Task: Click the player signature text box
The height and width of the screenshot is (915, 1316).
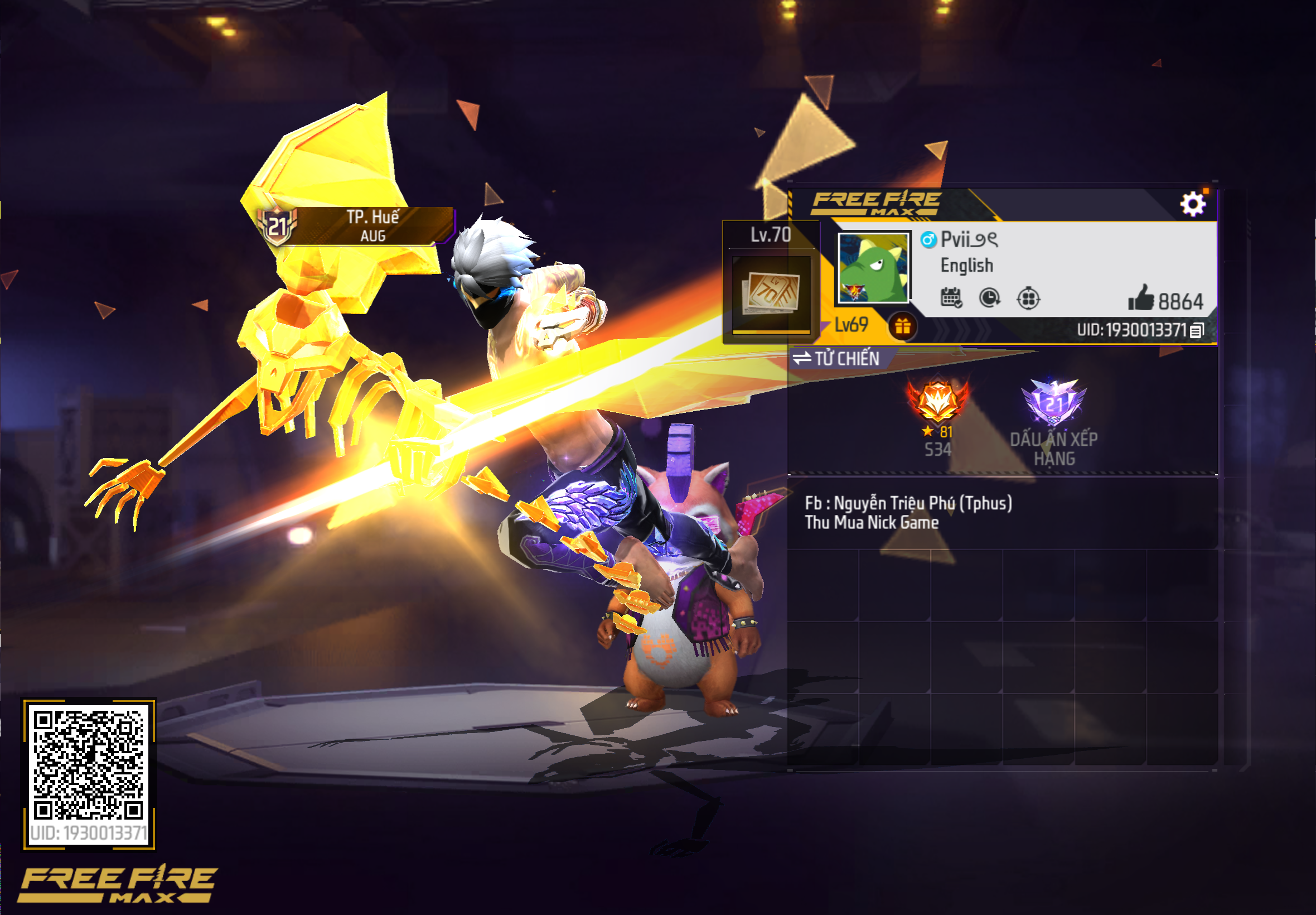Action: (1001, 513)
